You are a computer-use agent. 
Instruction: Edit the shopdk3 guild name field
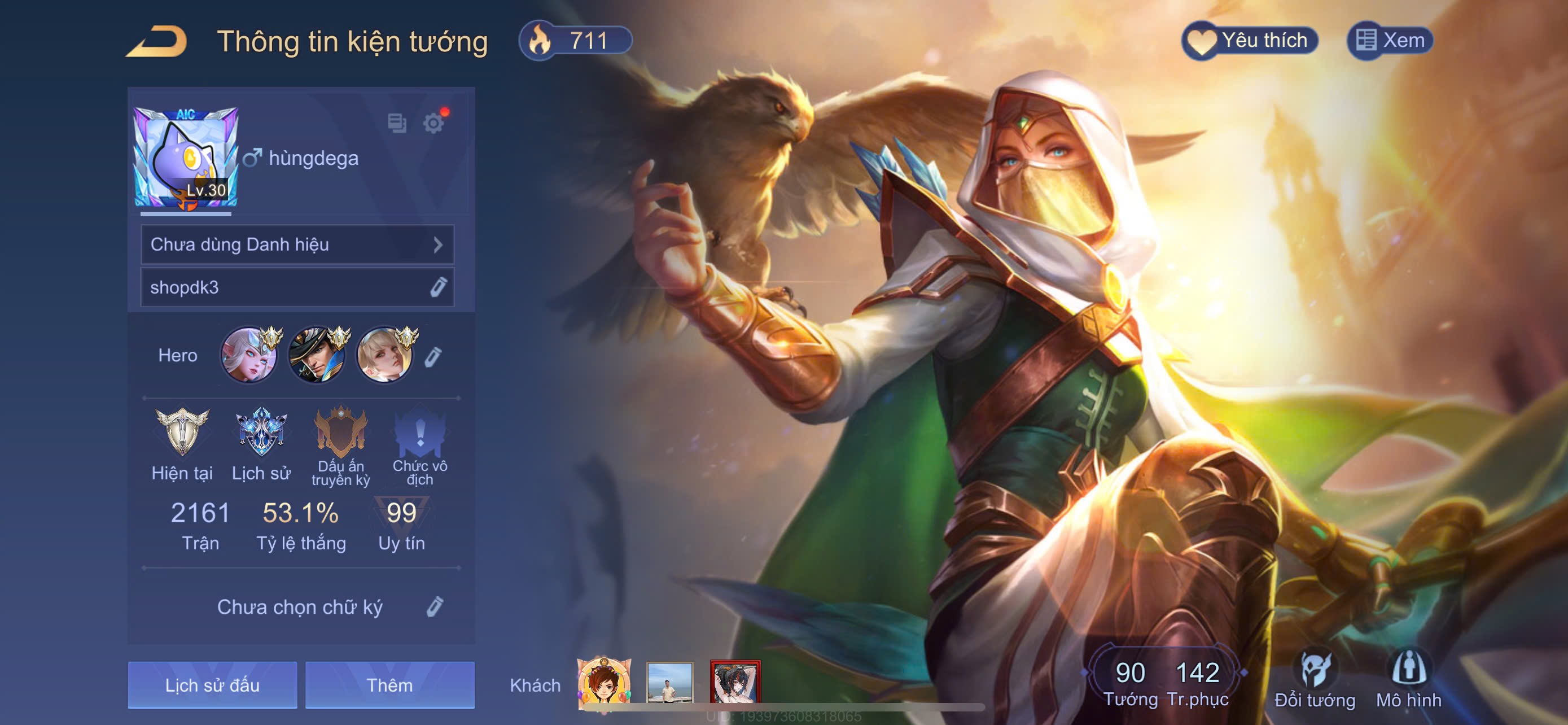click(438, 287)
